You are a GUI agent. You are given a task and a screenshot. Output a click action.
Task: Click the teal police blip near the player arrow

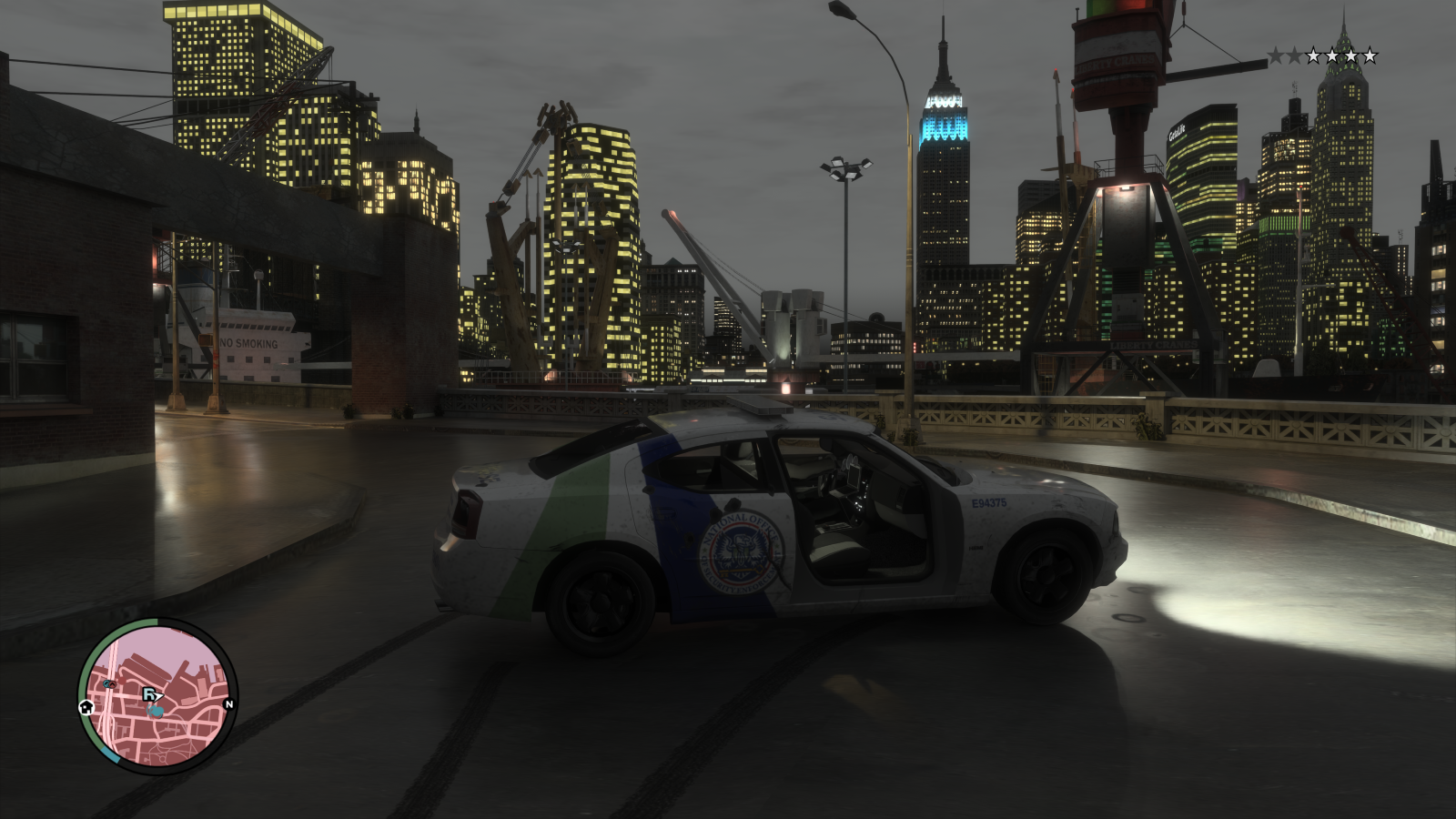[157, 712]
